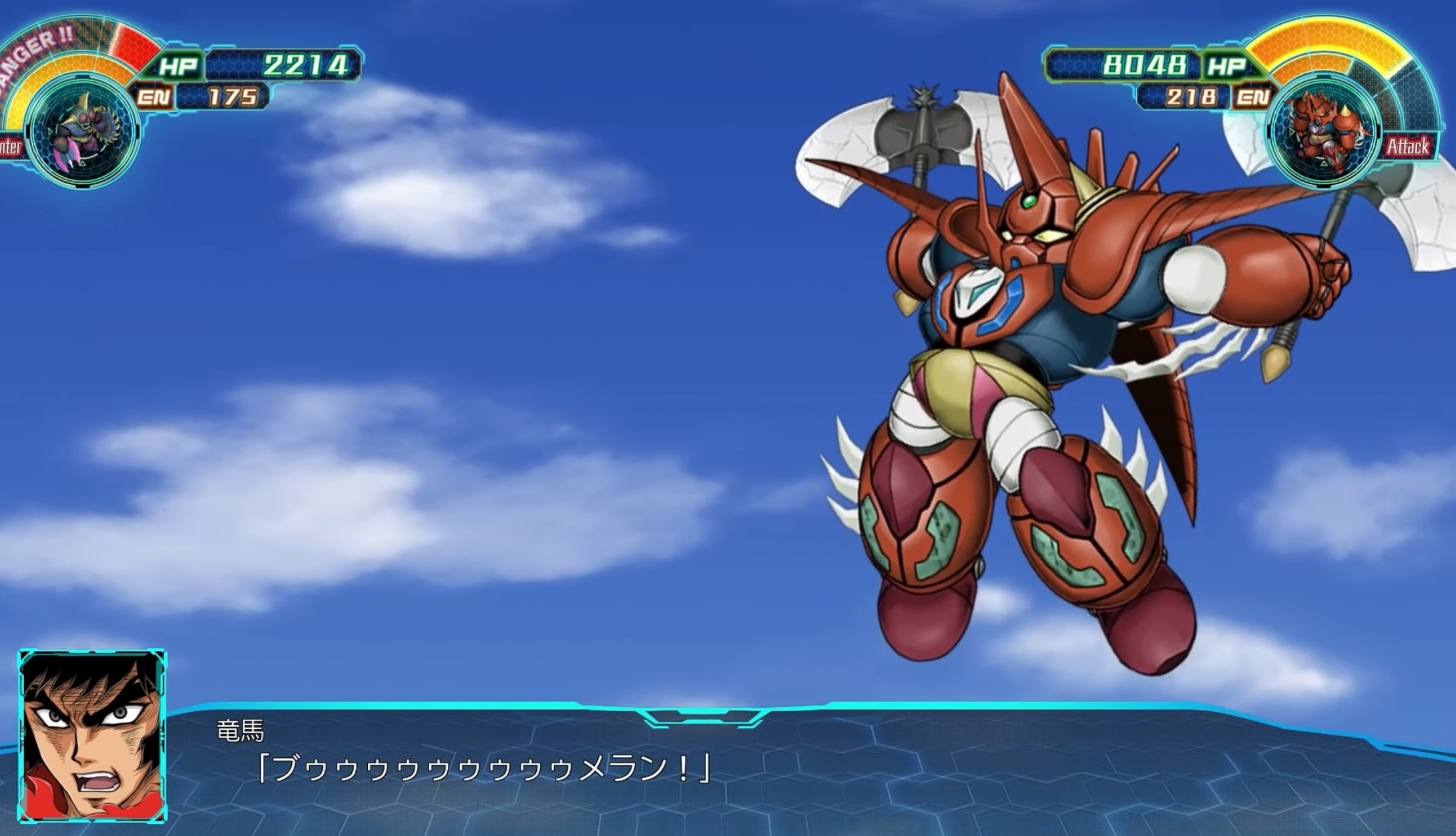This screenshot has width=1456, height=836.
Task: Select the countering enemy unit's round portrait
Action: click(84, 129)
